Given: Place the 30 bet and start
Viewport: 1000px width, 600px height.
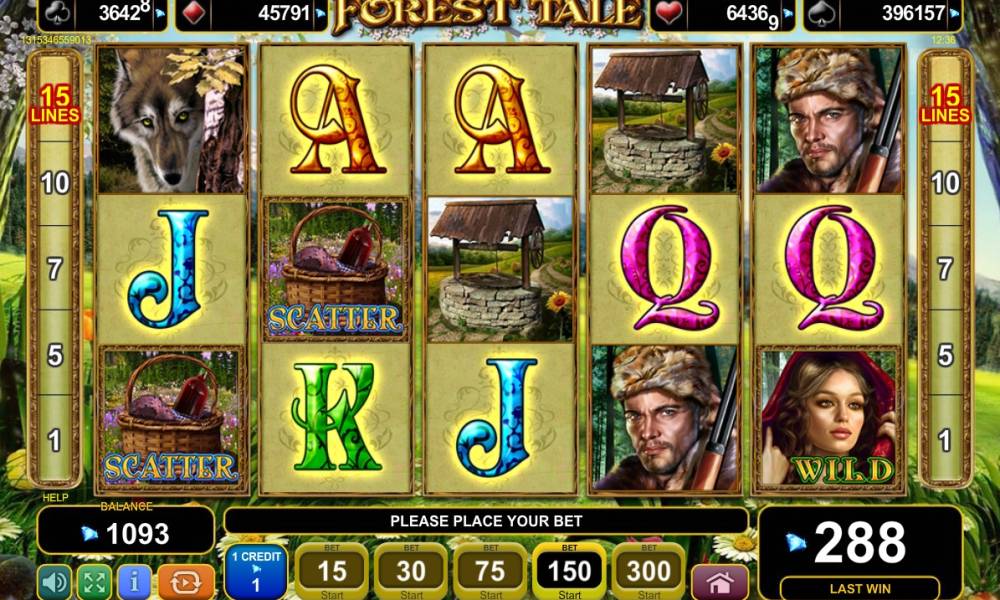Looking at the screenshot, I should click(x=410, y=572).
